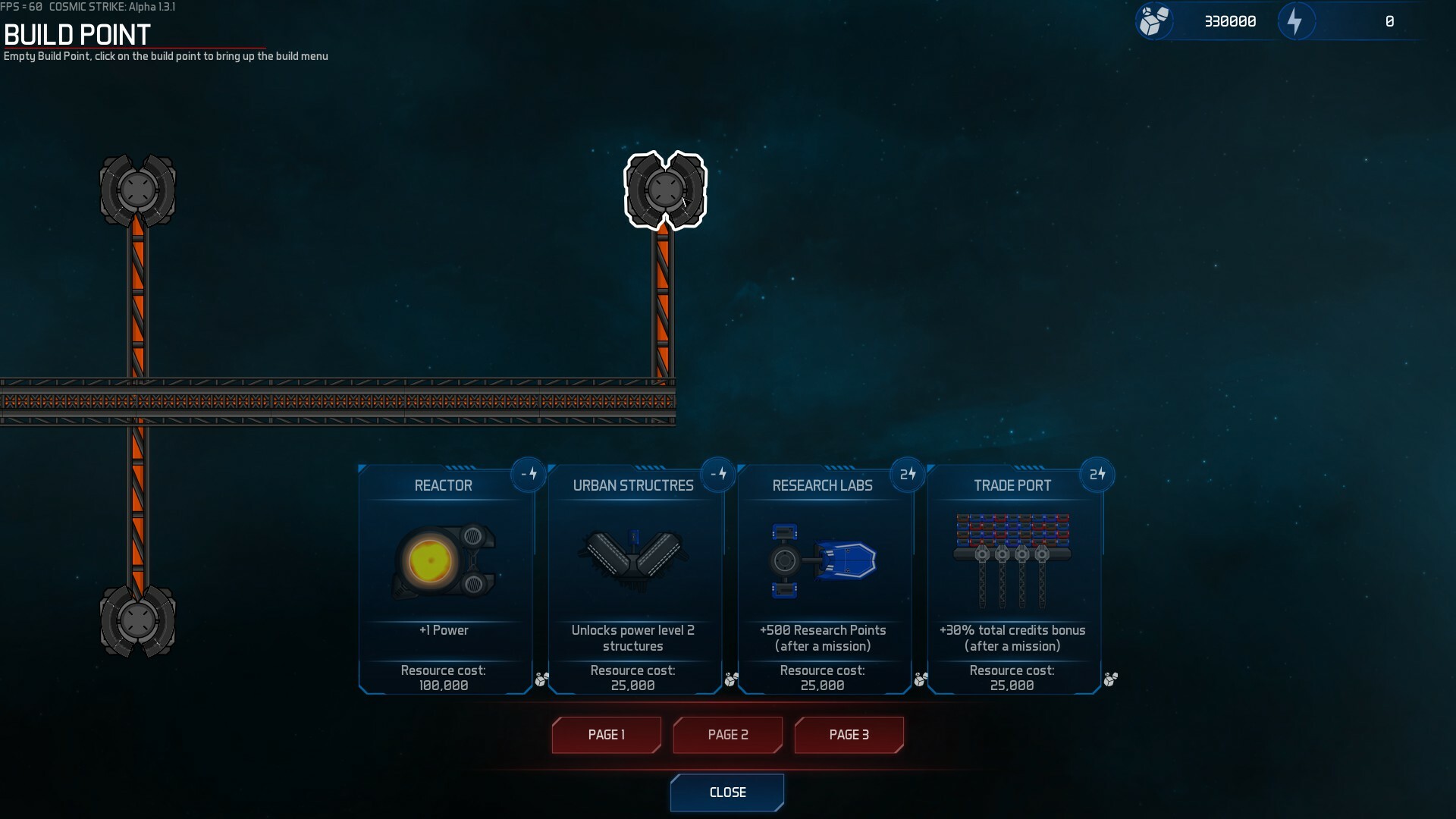Screen dimensions: 1456x819
Task: Switch to Page 2 of the build menu
Action: tap(727, 735)
